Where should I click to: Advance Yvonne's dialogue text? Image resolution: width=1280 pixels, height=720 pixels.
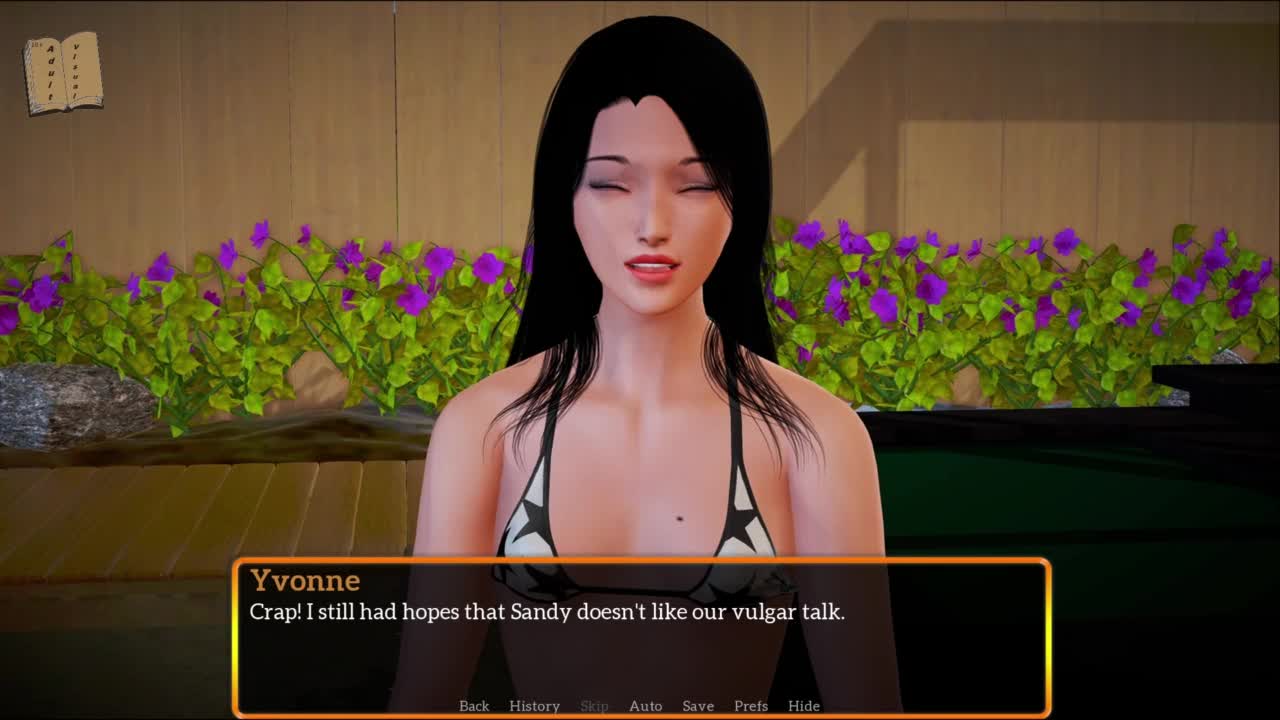[640, 640]
